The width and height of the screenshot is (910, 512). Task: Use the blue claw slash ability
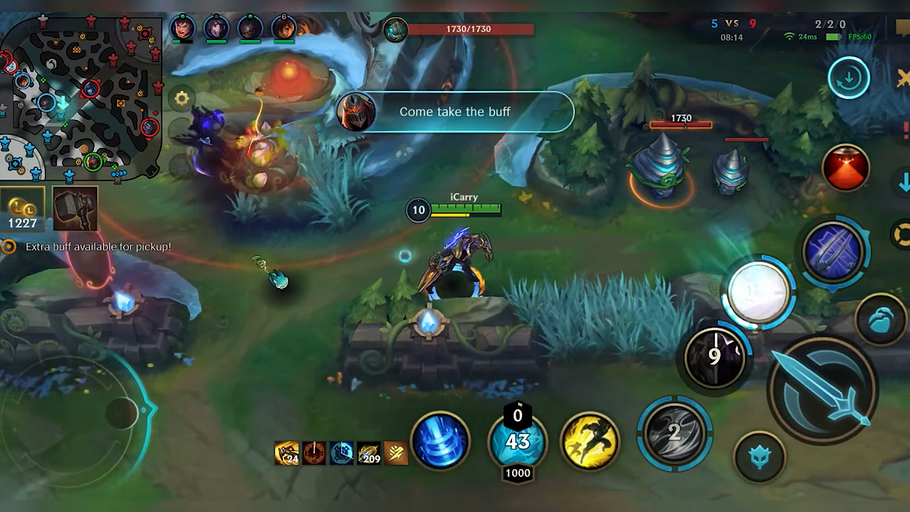click(x=835, y=251)
